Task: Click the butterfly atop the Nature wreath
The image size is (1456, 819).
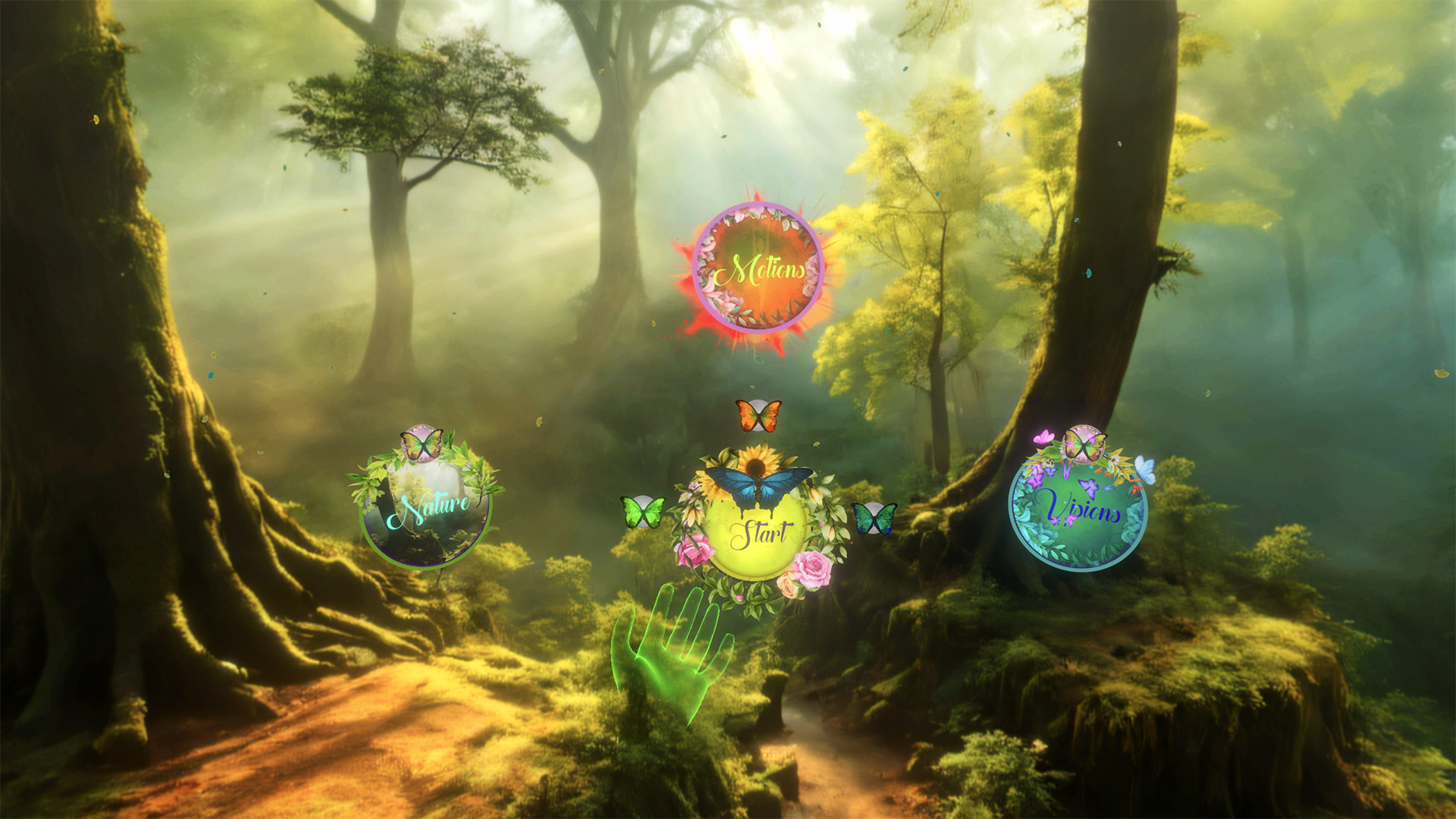Action: pyautogui.click(x=422, y=443)
